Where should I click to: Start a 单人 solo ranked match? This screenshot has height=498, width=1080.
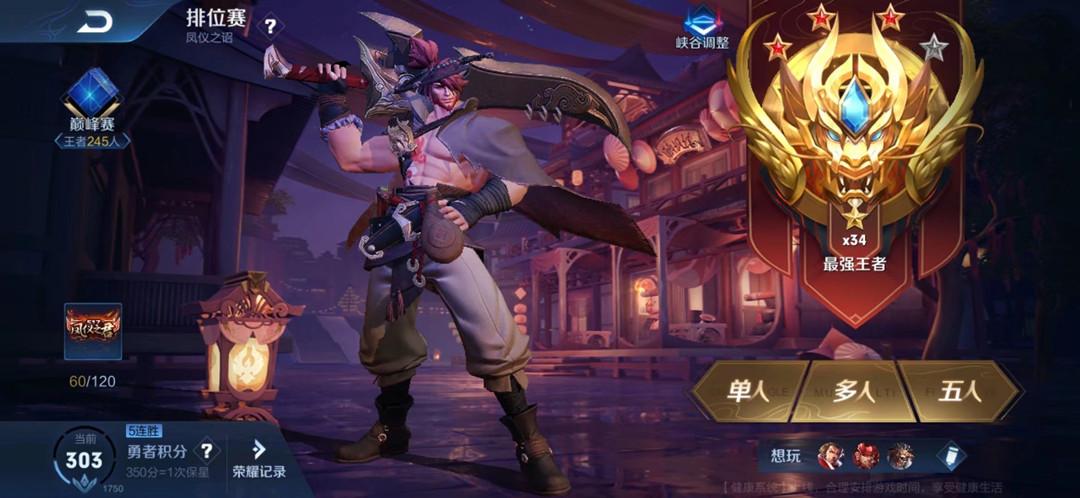click(747, 391)
